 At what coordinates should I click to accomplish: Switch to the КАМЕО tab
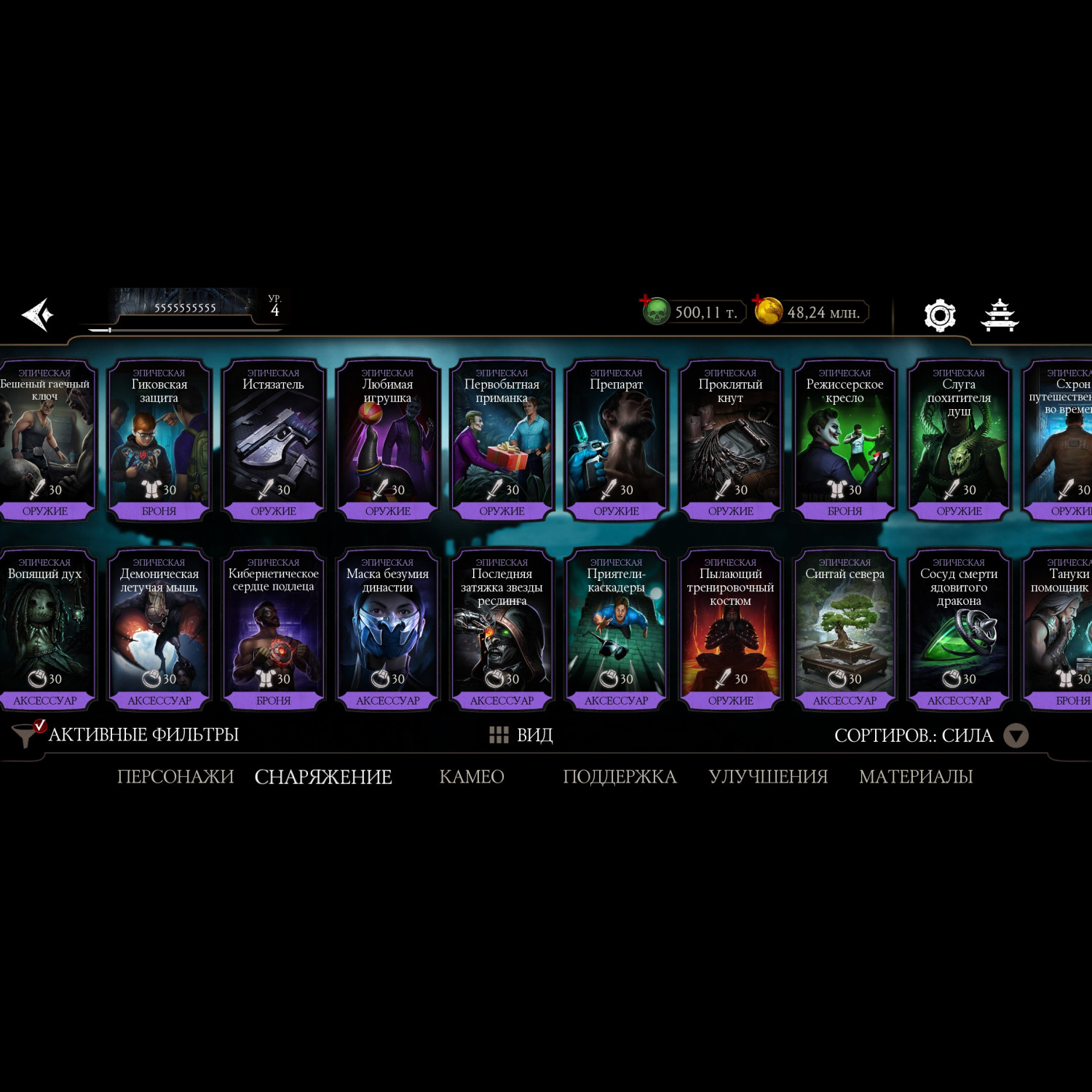coord(472,777)
